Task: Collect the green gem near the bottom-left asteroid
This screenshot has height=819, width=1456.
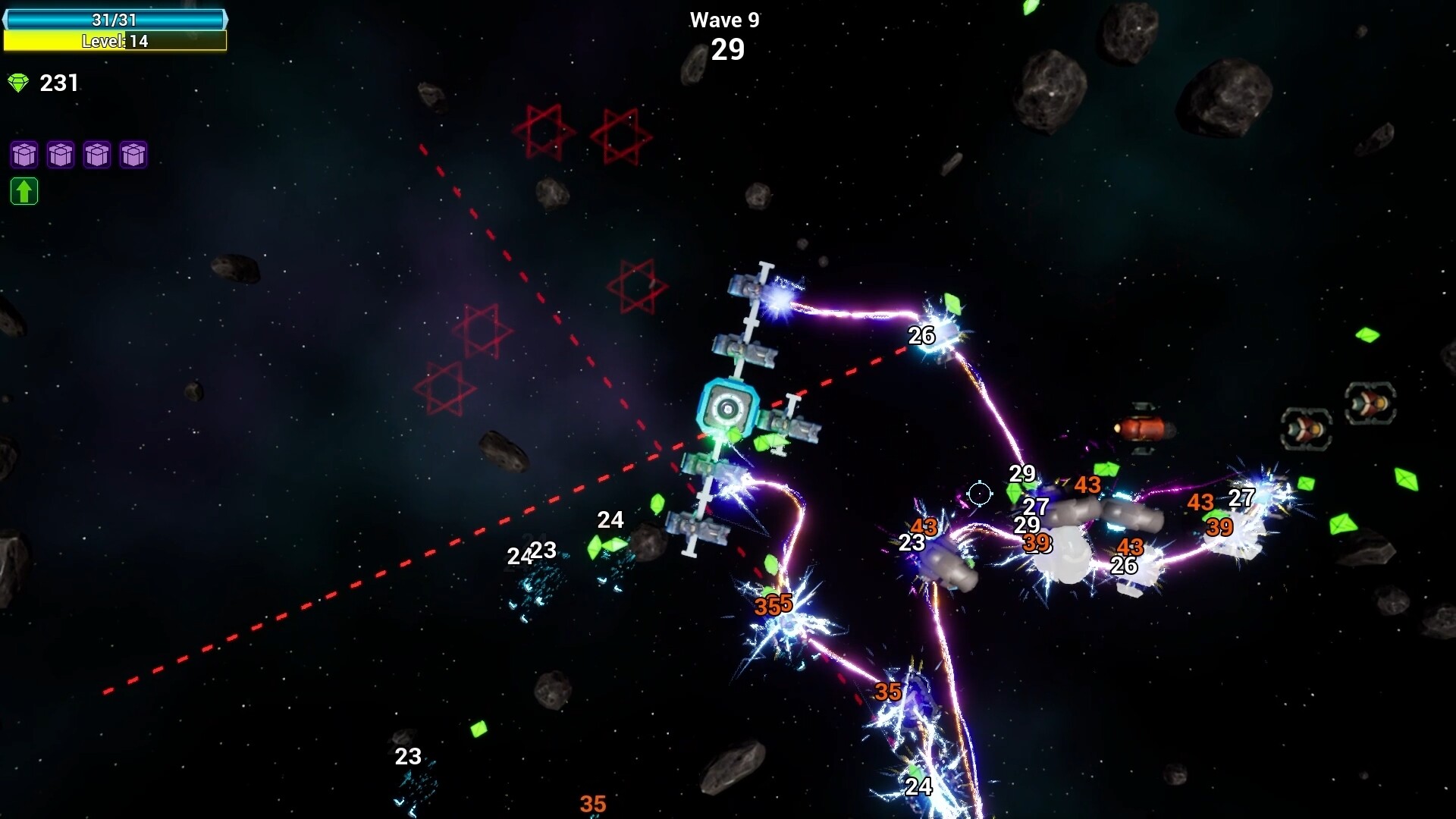Action: click(478, 730)
